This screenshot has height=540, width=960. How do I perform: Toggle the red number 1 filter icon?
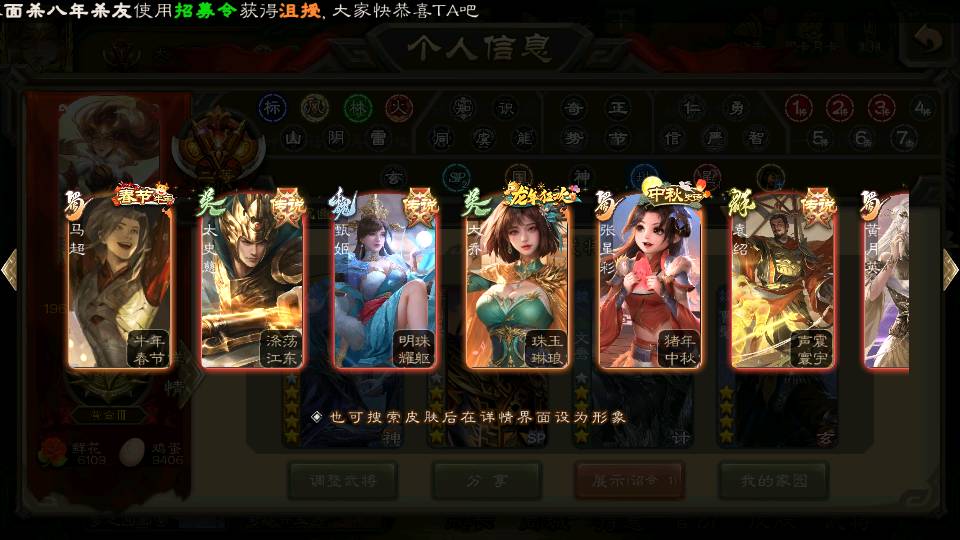[798, 107]
